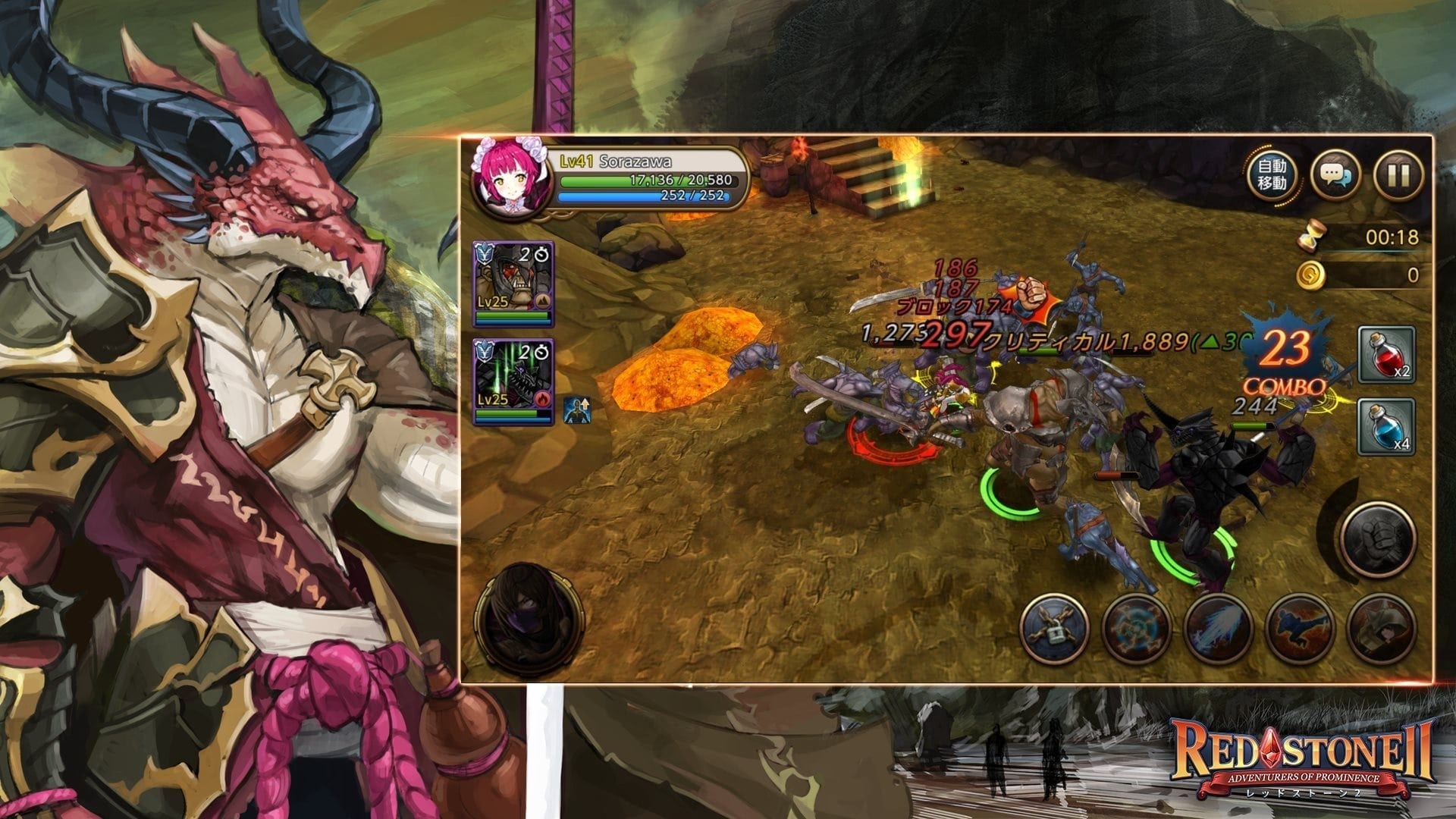Use the red health potion
Viewport: 1456px width, 819px height.
click(1385, 354)
